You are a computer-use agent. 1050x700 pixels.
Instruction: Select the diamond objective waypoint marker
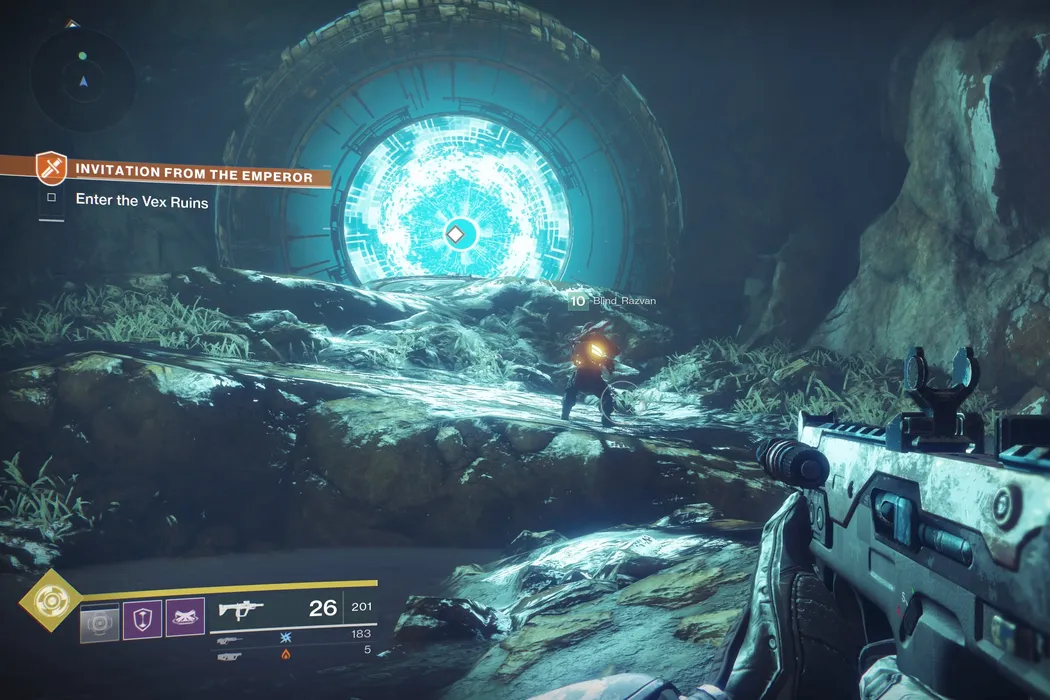tap(455, 235)
